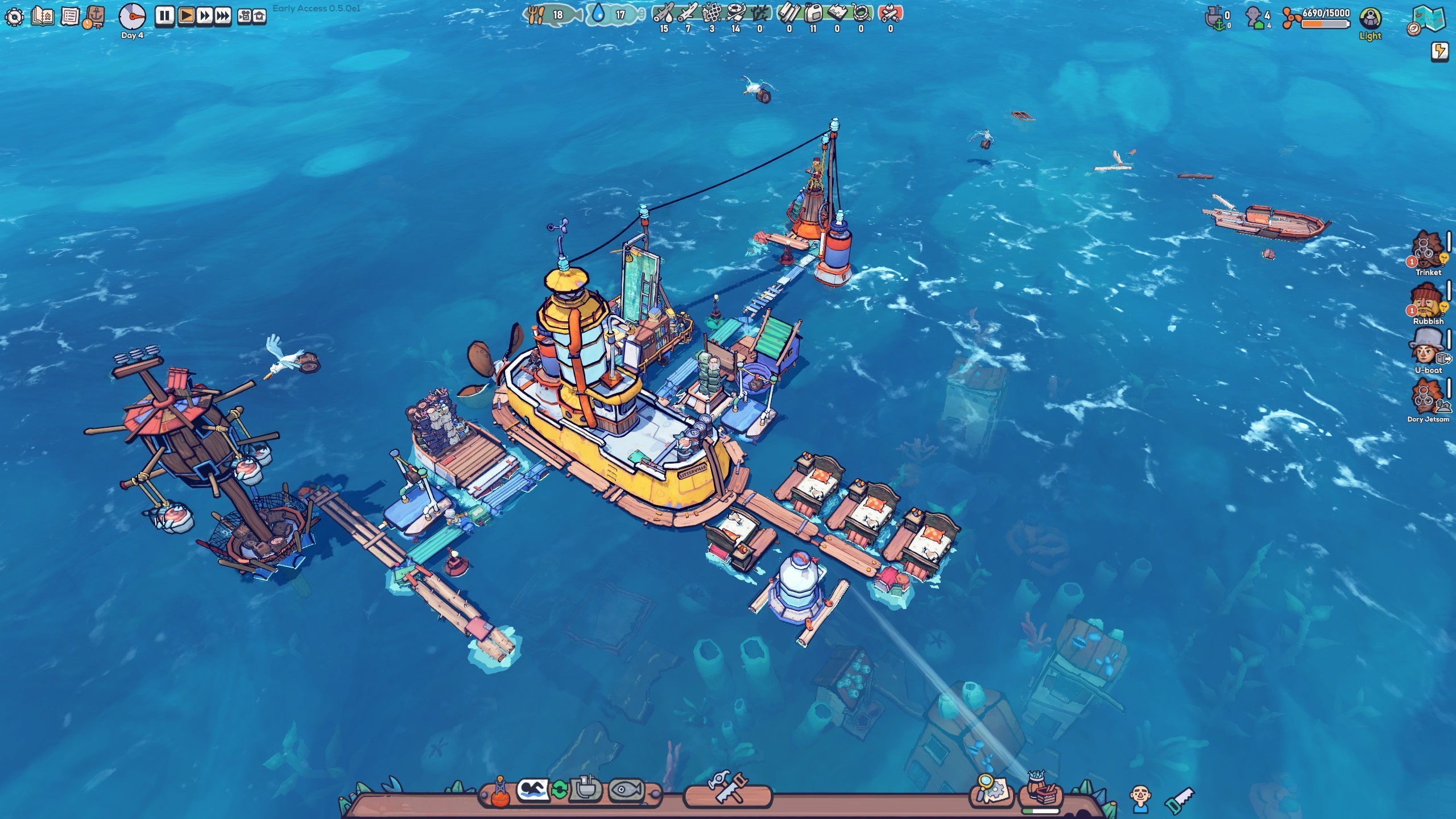Show the task checklist

point(69,16)
